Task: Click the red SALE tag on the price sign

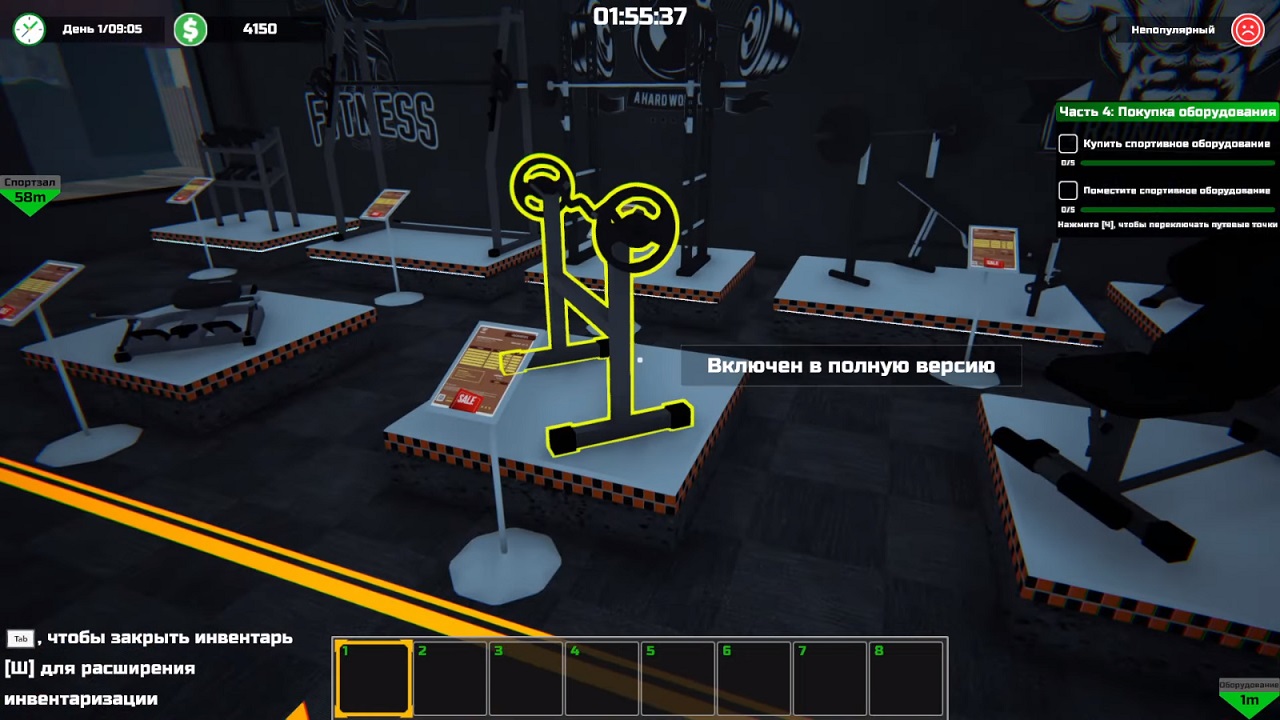Action: (x=465, y=398)
